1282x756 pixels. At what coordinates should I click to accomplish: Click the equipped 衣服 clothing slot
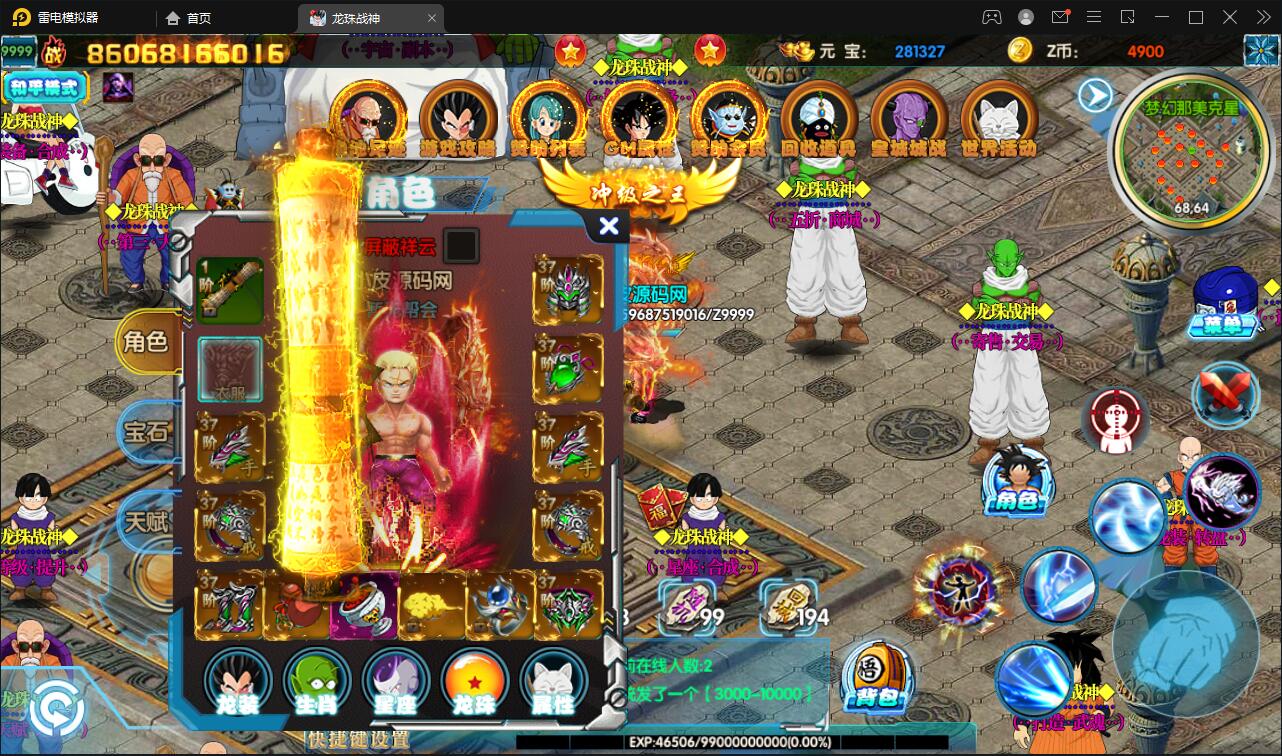point(230,370)
